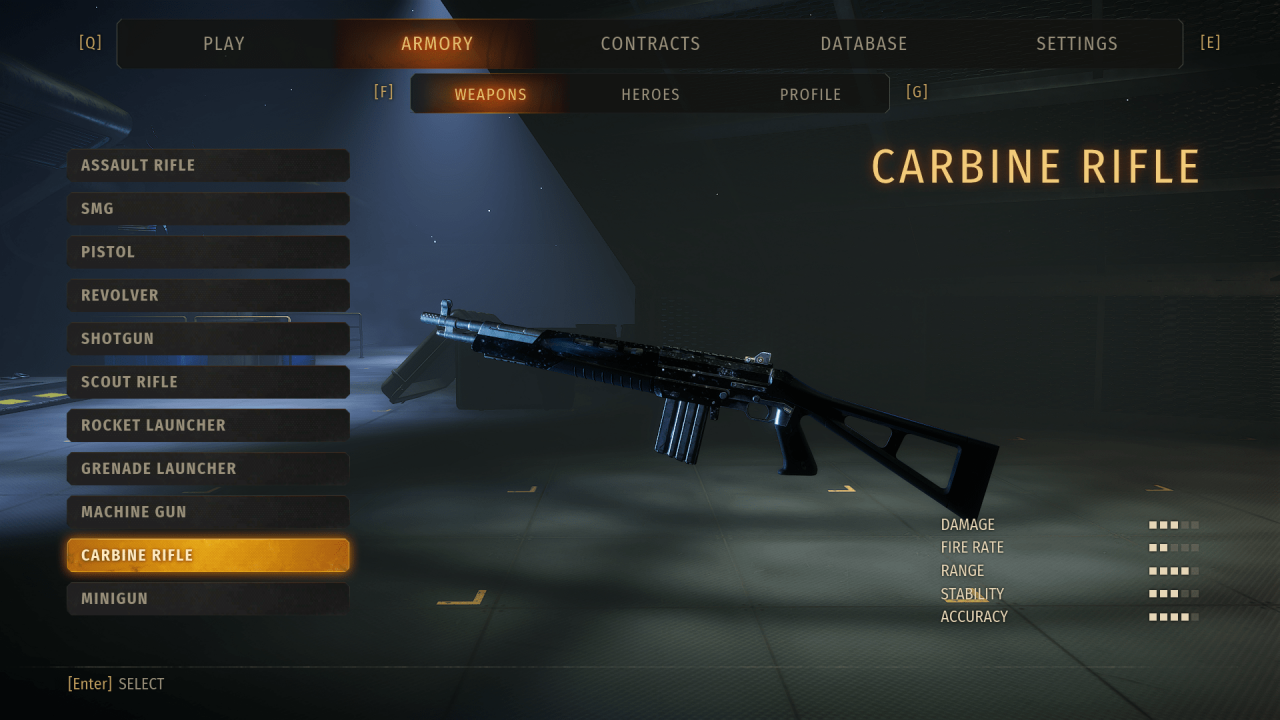Choose the Revolver entry

(x=208, y=295)
